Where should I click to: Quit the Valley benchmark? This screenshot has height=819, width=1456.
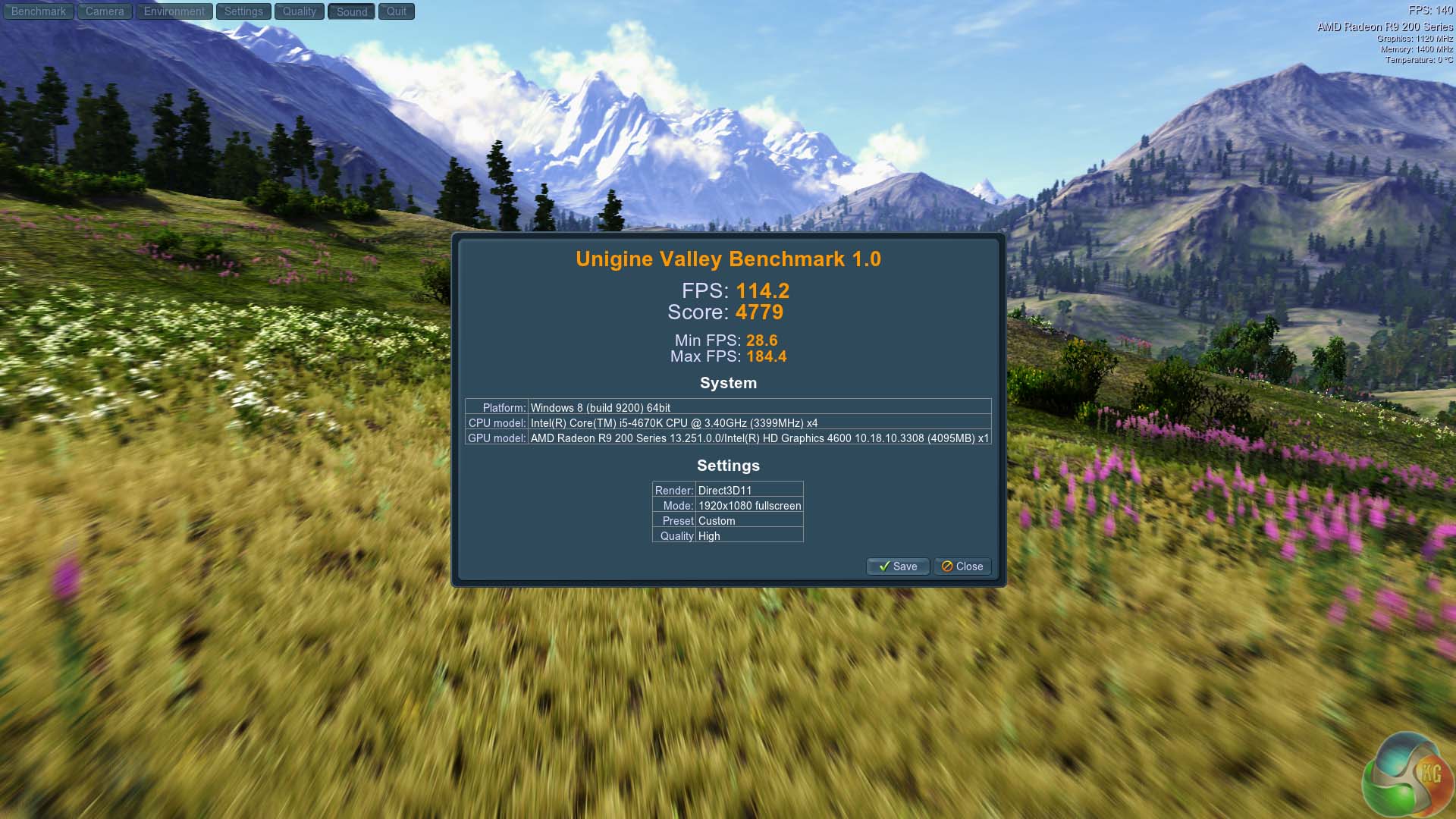(x=397, y=11)
